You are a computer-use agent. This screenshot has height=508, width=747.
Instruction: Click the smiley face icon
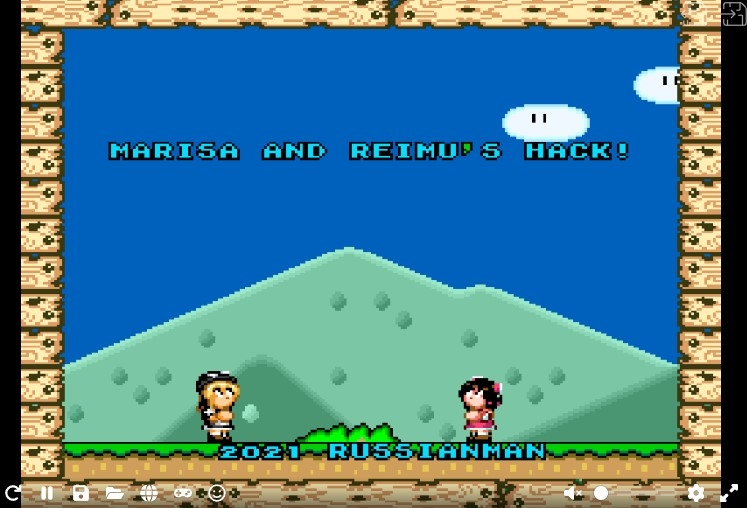click(217, 493)
